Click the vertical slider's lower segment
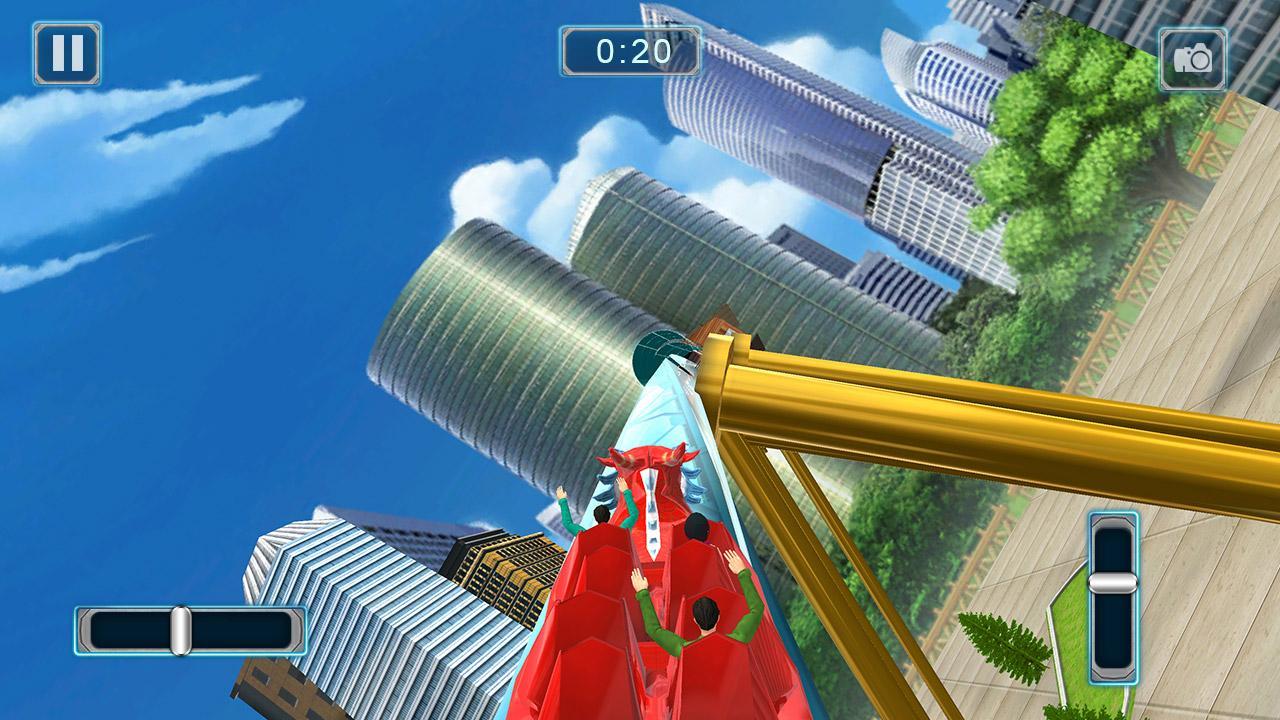The image size is (1280, 720). tap(1115, 630)
